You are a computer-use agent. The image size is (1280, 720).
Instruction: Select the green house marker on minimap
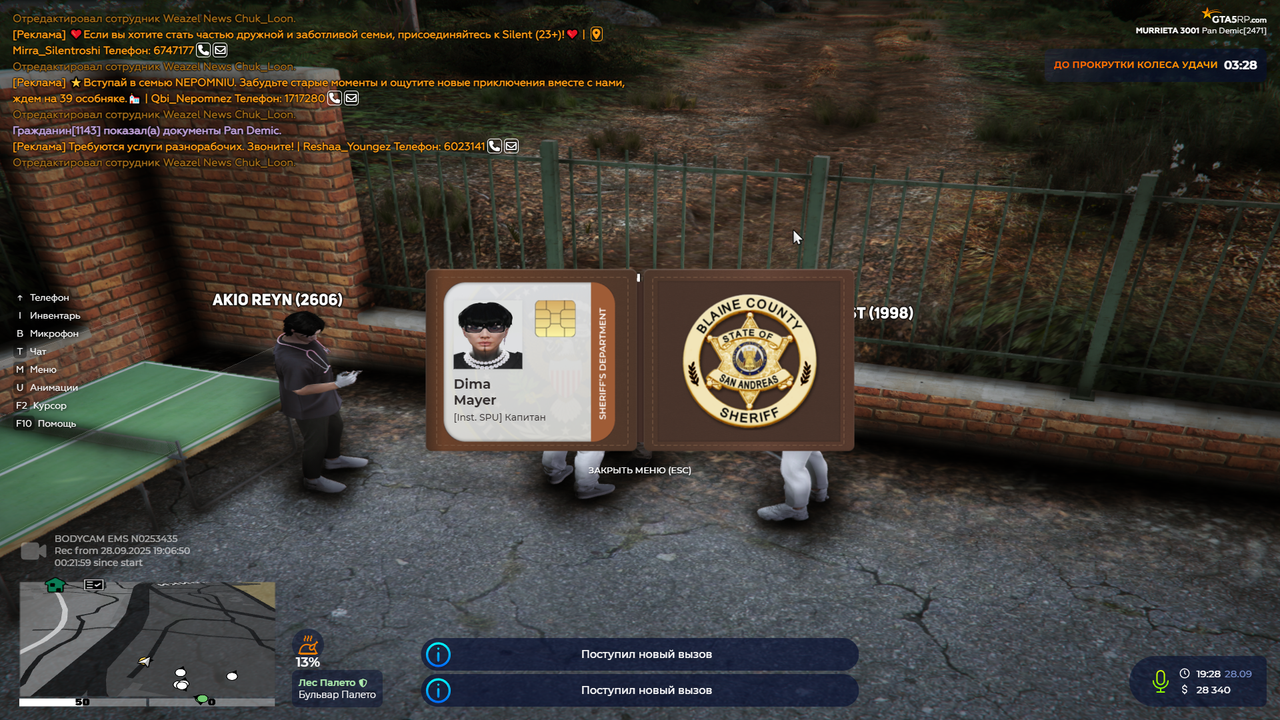55,585
